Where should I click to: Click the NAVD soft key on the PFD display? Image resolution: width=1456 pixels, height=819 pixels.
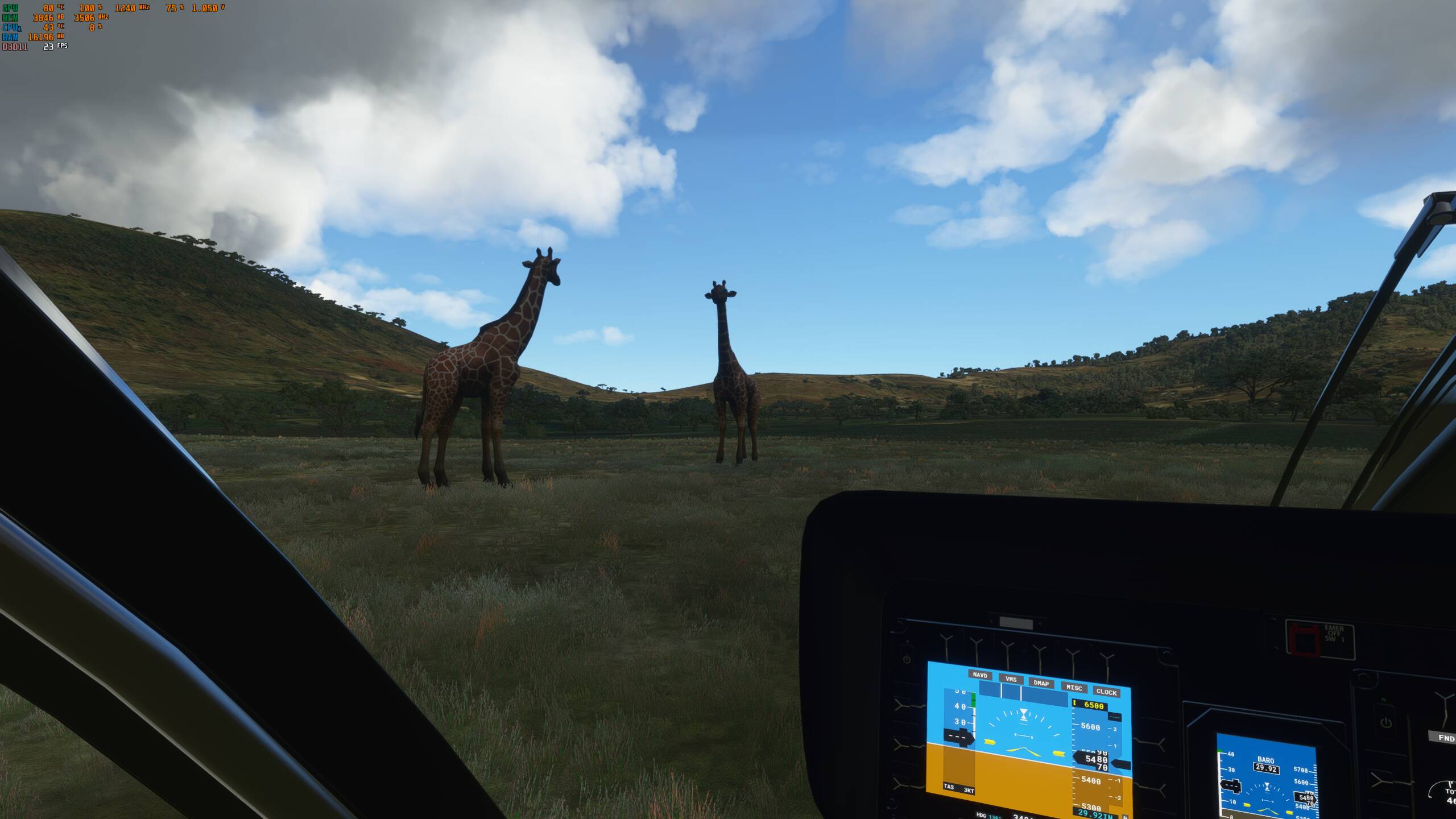980,676
